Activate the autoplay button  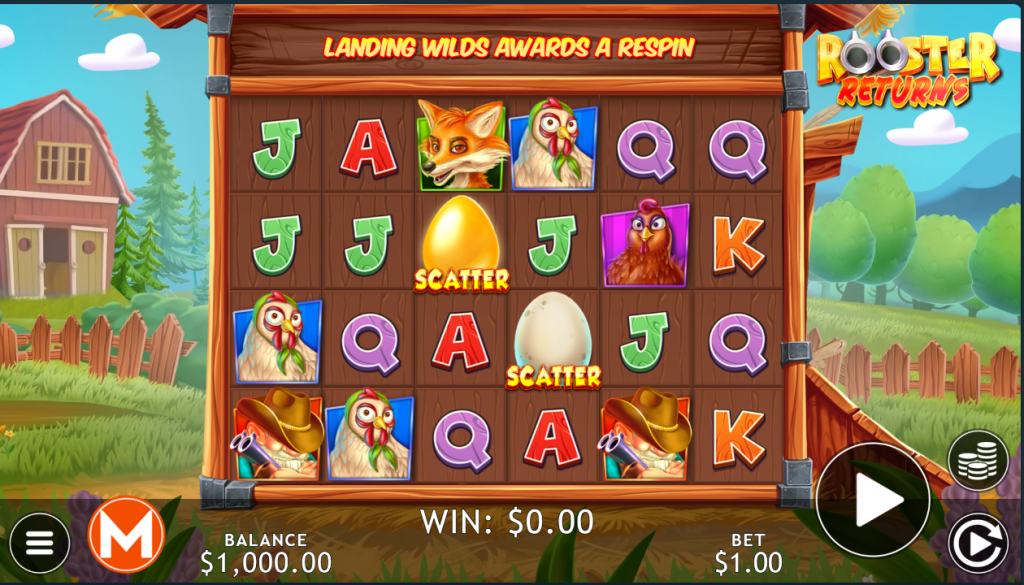click(x=977, y=542)
